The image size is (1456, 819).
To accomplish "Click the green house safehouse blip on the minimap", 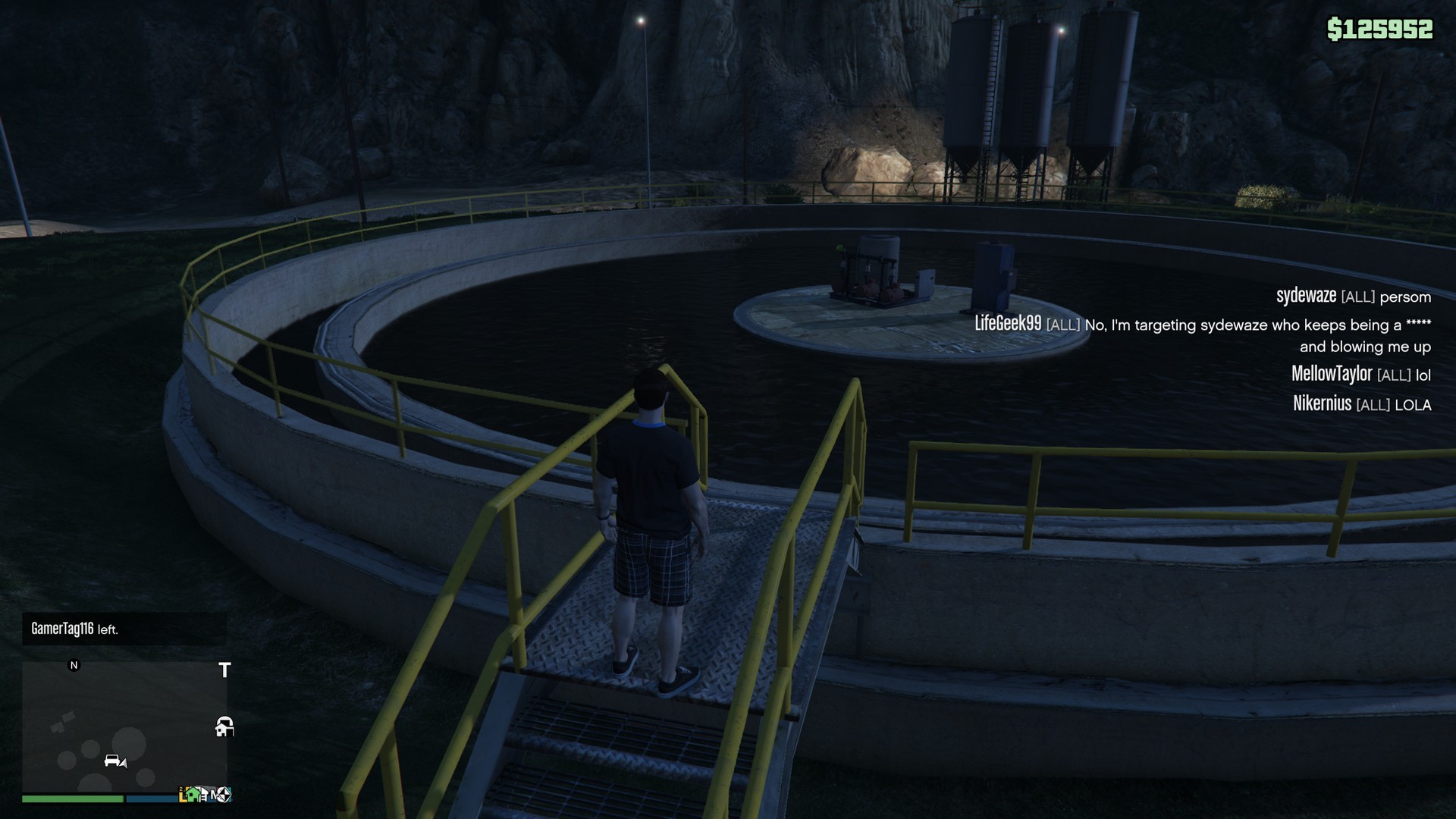I will pos(193,795).
